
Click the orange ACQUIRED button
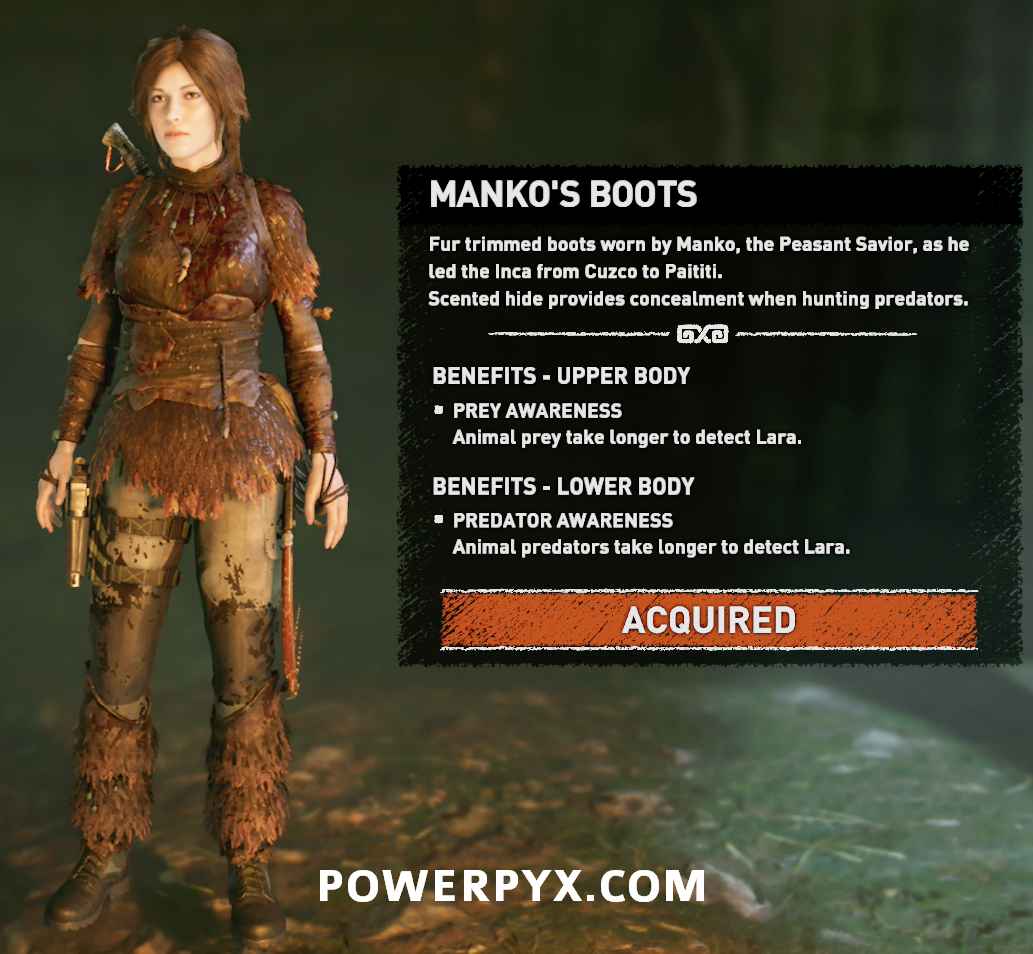pos(708,620)
